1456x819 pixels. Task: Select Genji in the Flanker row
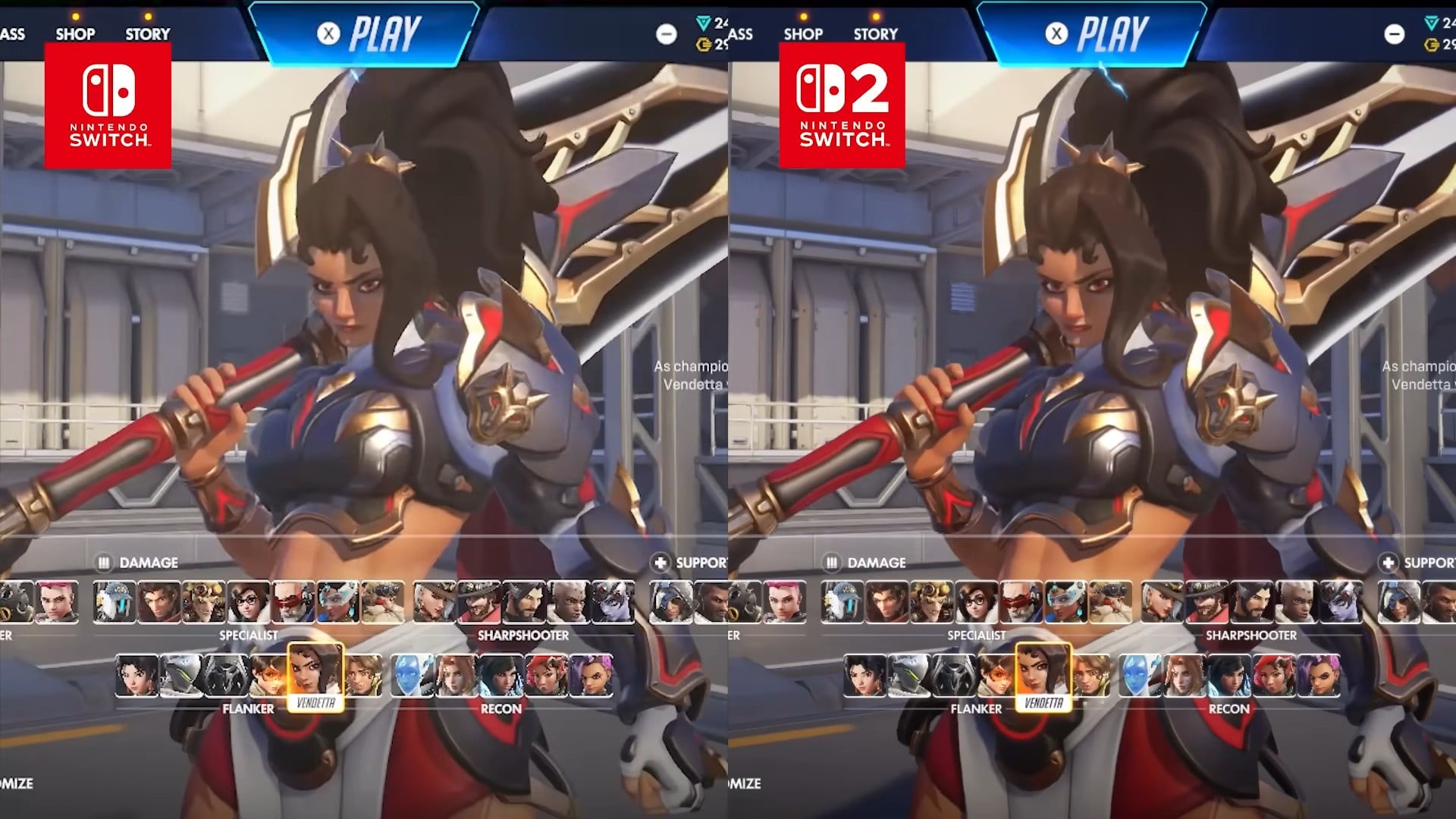point(182,679)
